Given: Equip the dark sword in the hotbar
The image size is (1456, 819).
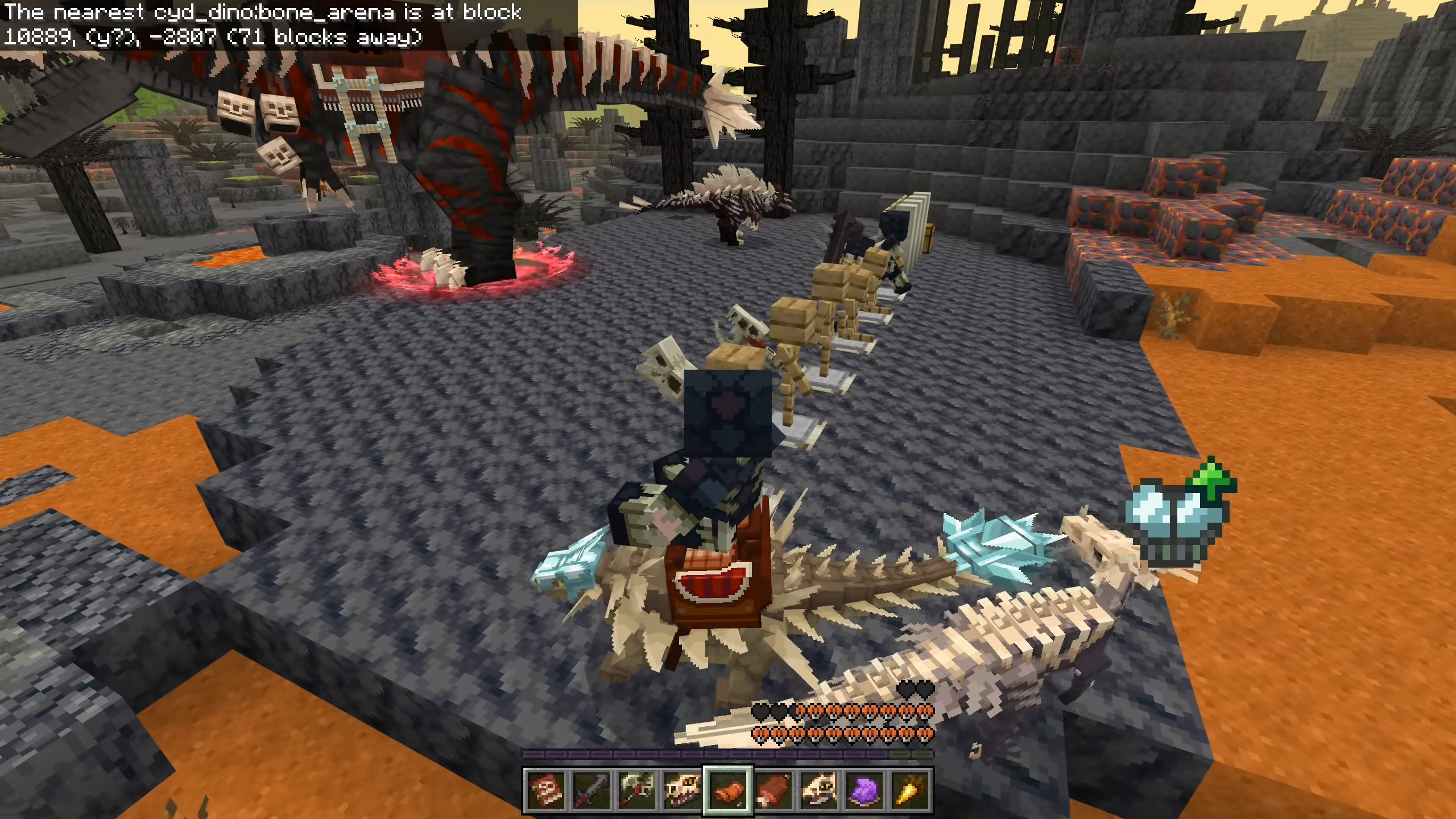Looking at the screenshot, I should (x=591, y=791).
